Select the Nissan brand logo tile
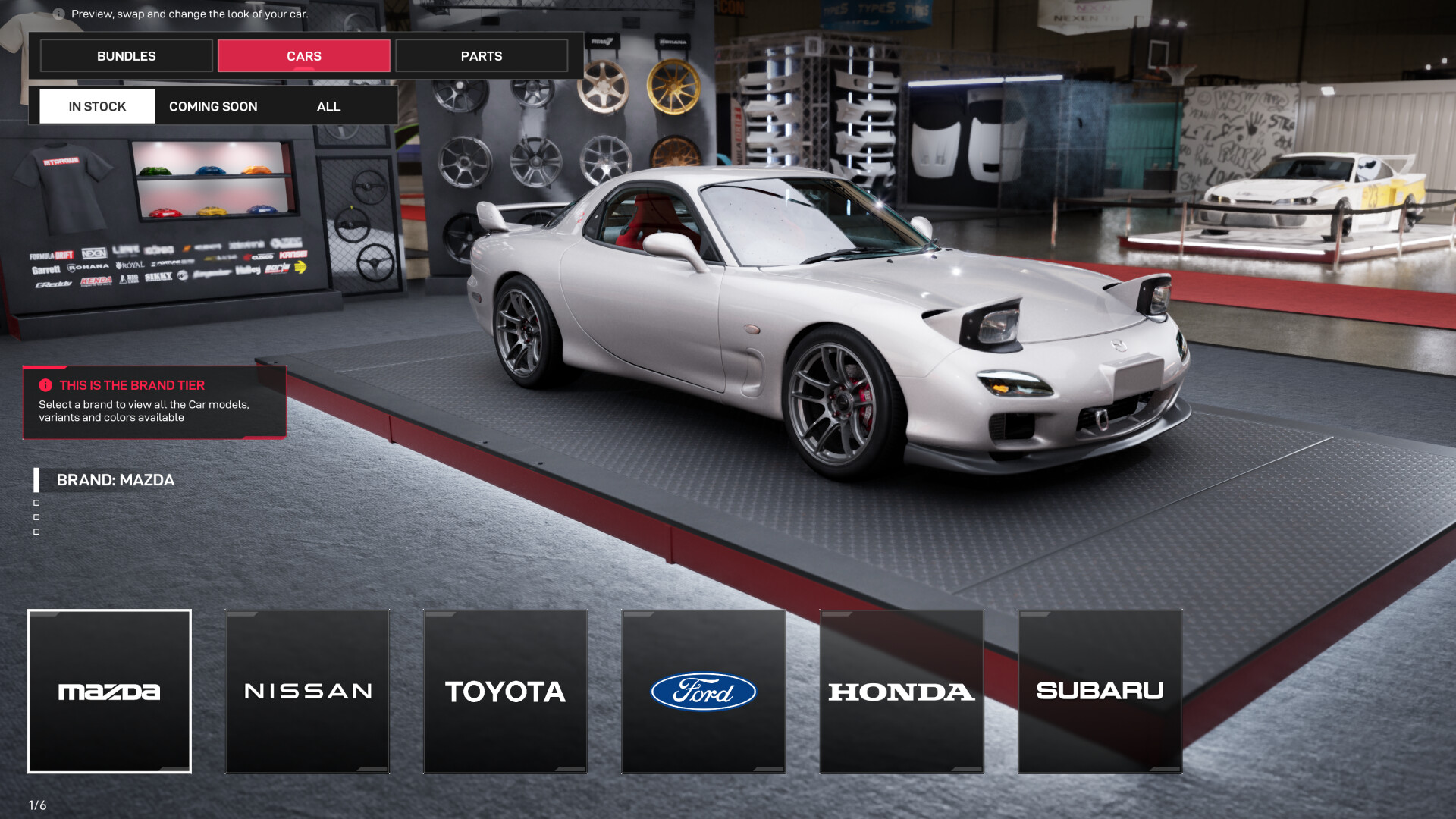Image resolution: width=1456 pixels, height=819 pixels. click(x=307, y=692)
